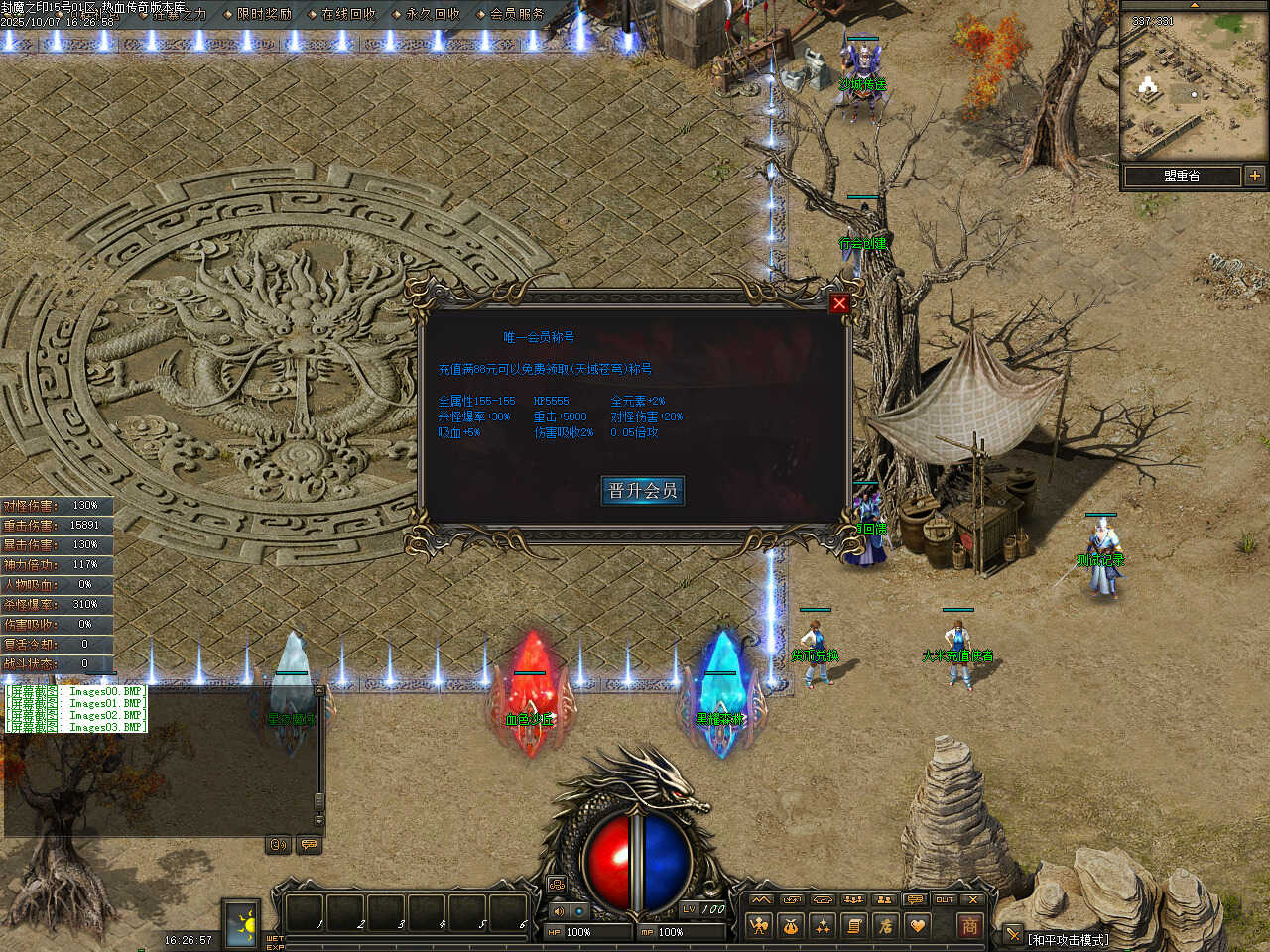Open the 限时奖励 limited-time rewards menu
The width and height of the screenshot is (1270, 952).
[x=264, y=14]
